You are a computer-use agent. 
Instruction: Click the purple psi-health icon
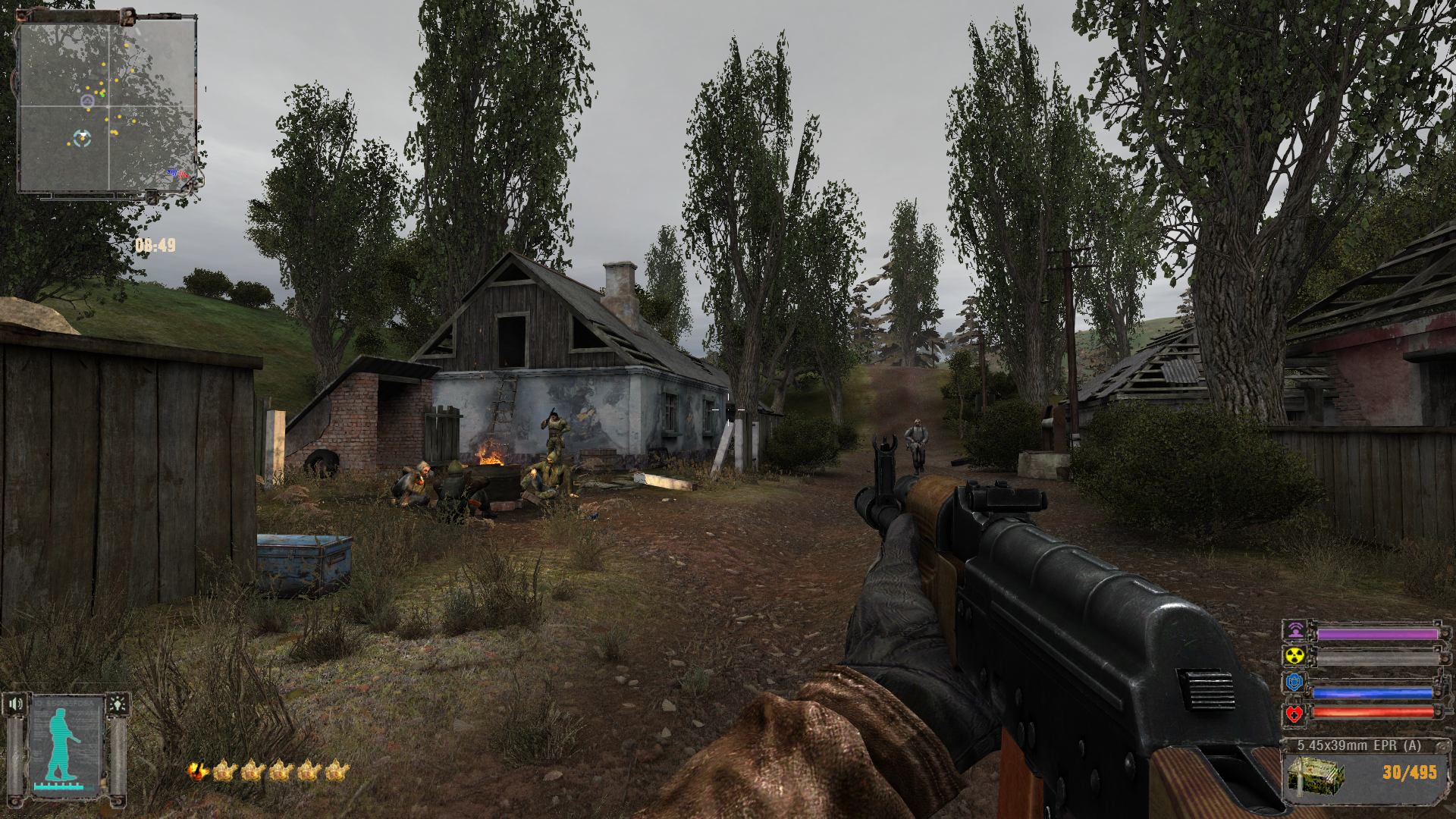tap(1294, 632)
